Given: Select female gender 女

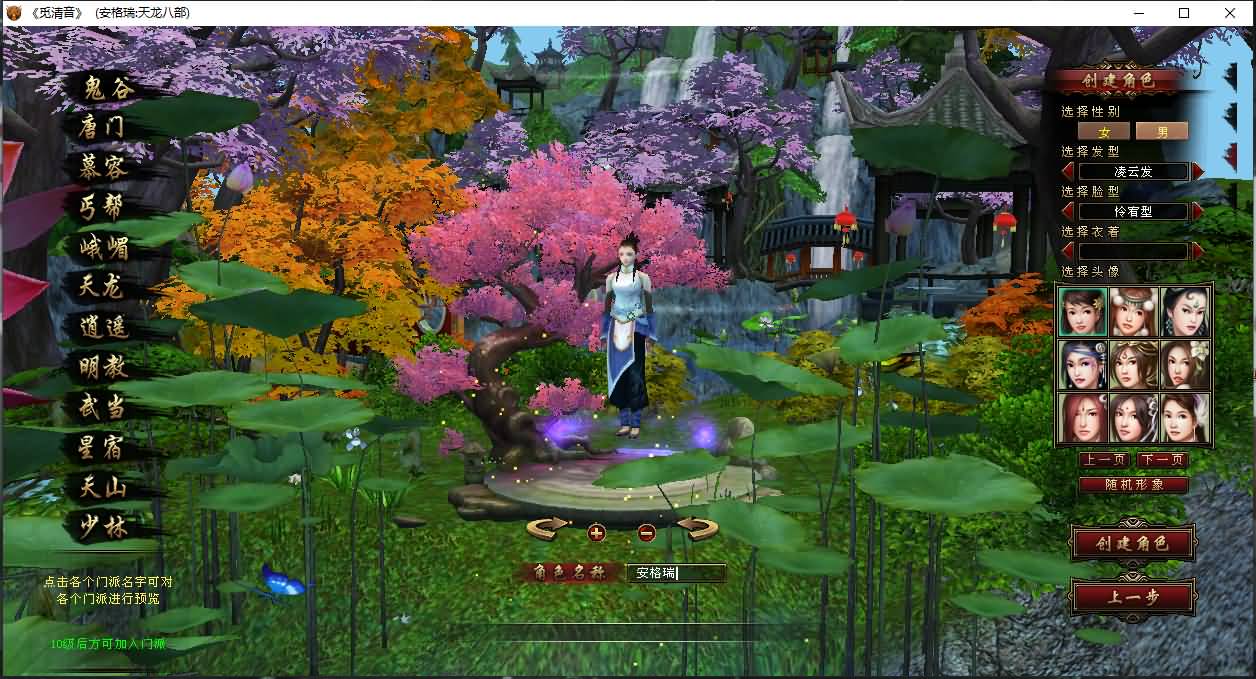Looking at the screenshot, I should point(1104,131).
